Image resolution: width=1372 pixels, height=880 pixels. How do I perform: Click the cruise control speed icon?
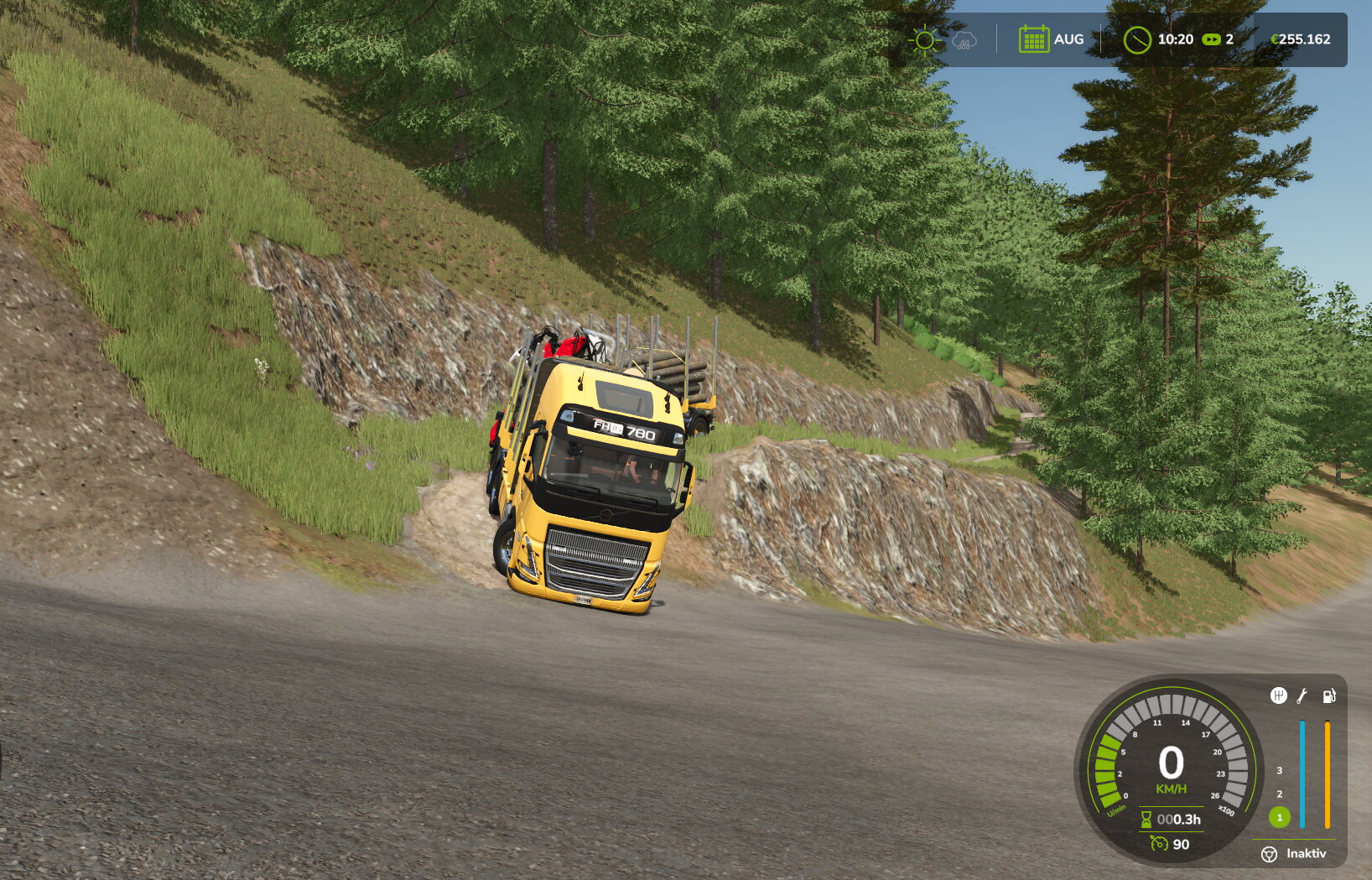click(1159, 843)
